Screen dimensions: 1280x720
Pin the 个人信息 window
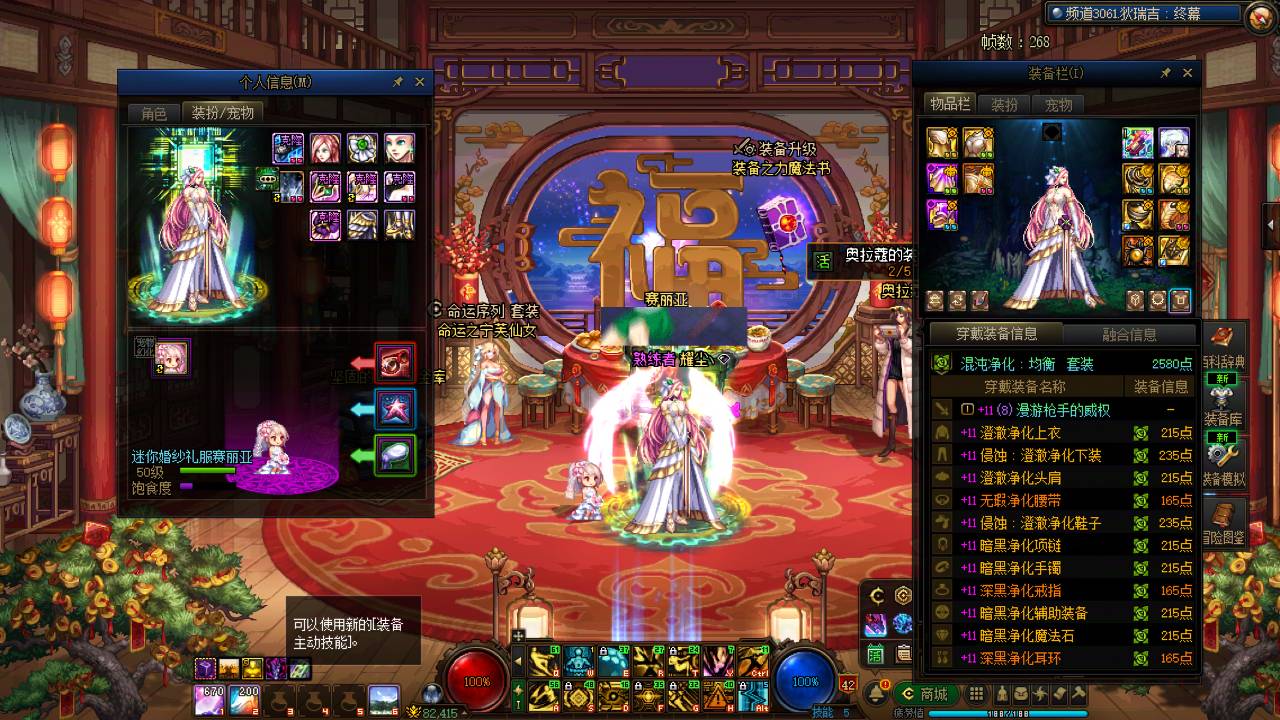pos(398,82)
